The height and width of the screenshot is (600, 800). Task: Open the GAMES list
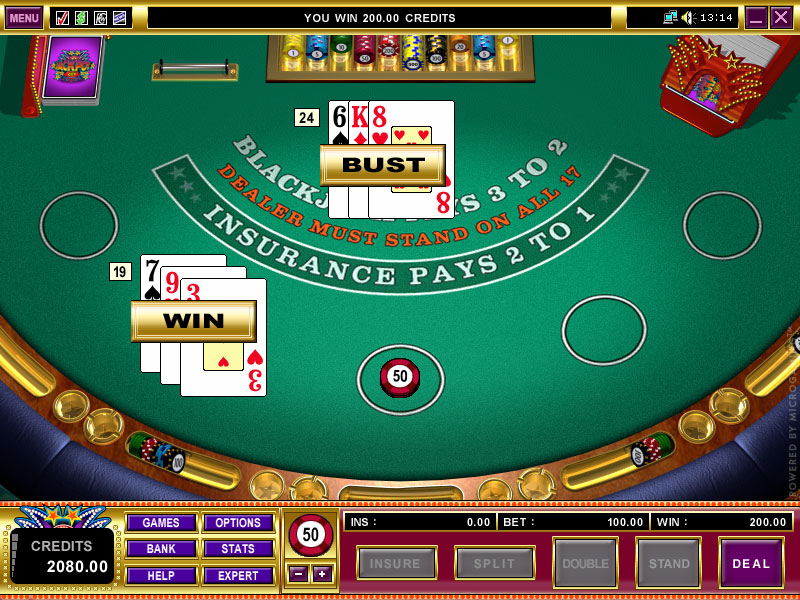[x=160, y=523]
